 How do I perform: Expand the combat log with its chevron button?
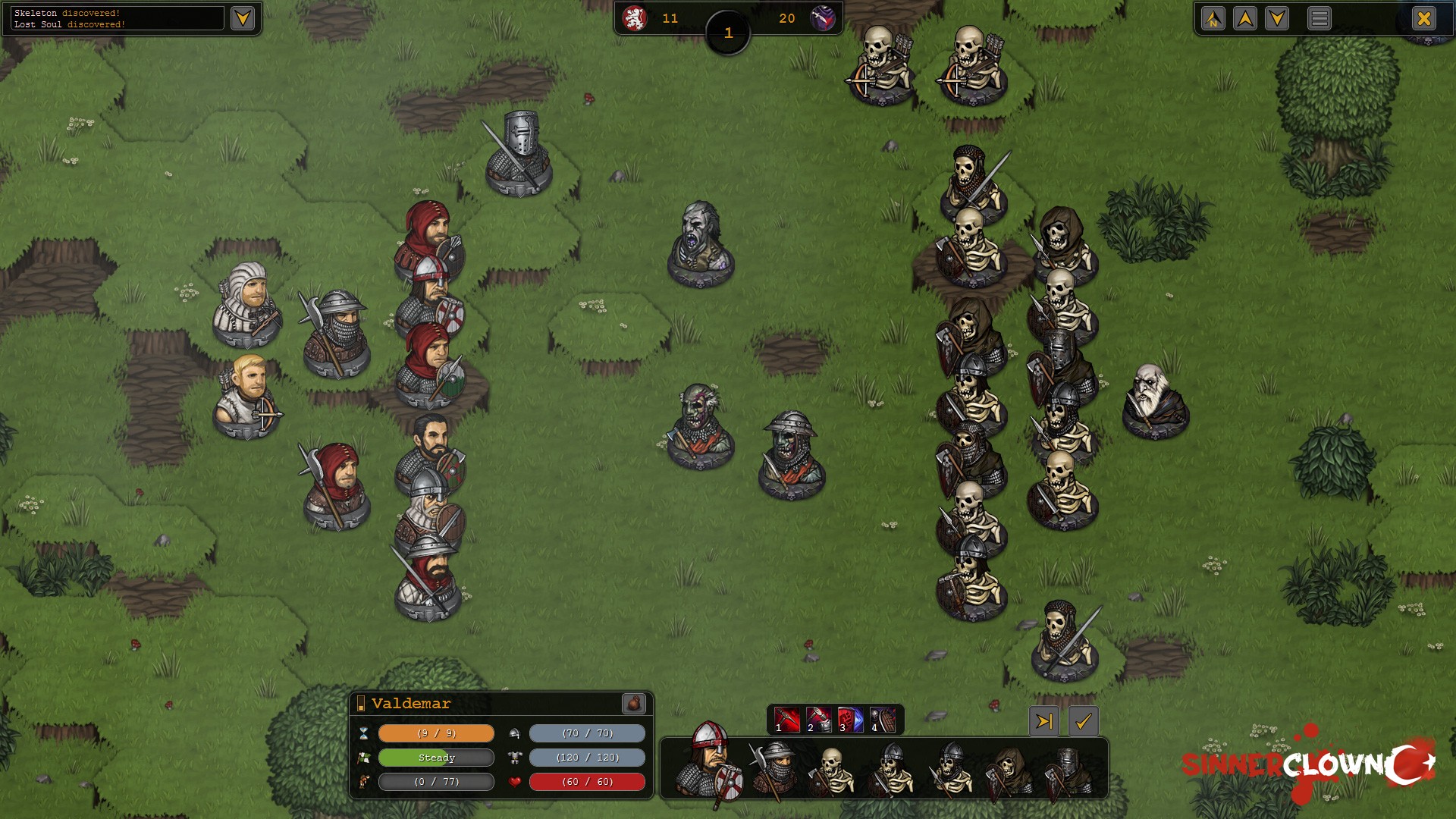[242, 19]
